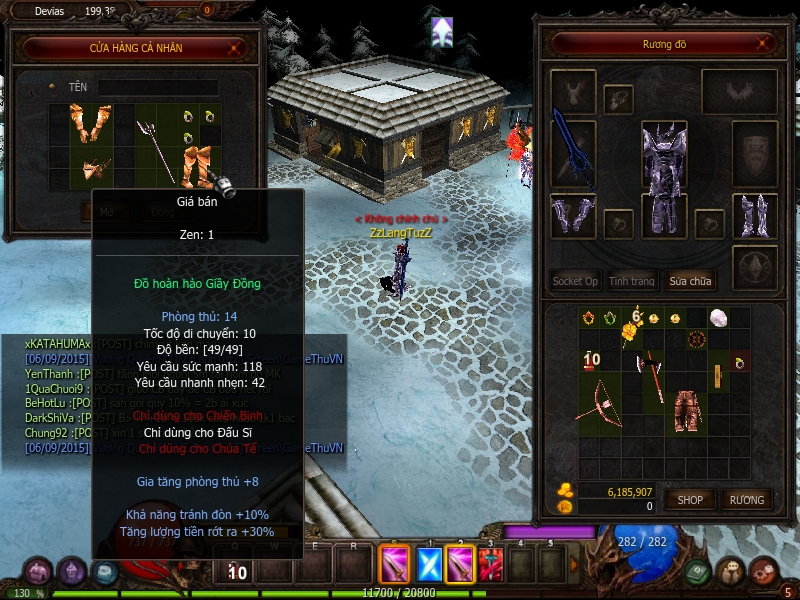Open the SHOP button in inventory
The width and height of the screenshot is (800, 600).
coord(691,499)
